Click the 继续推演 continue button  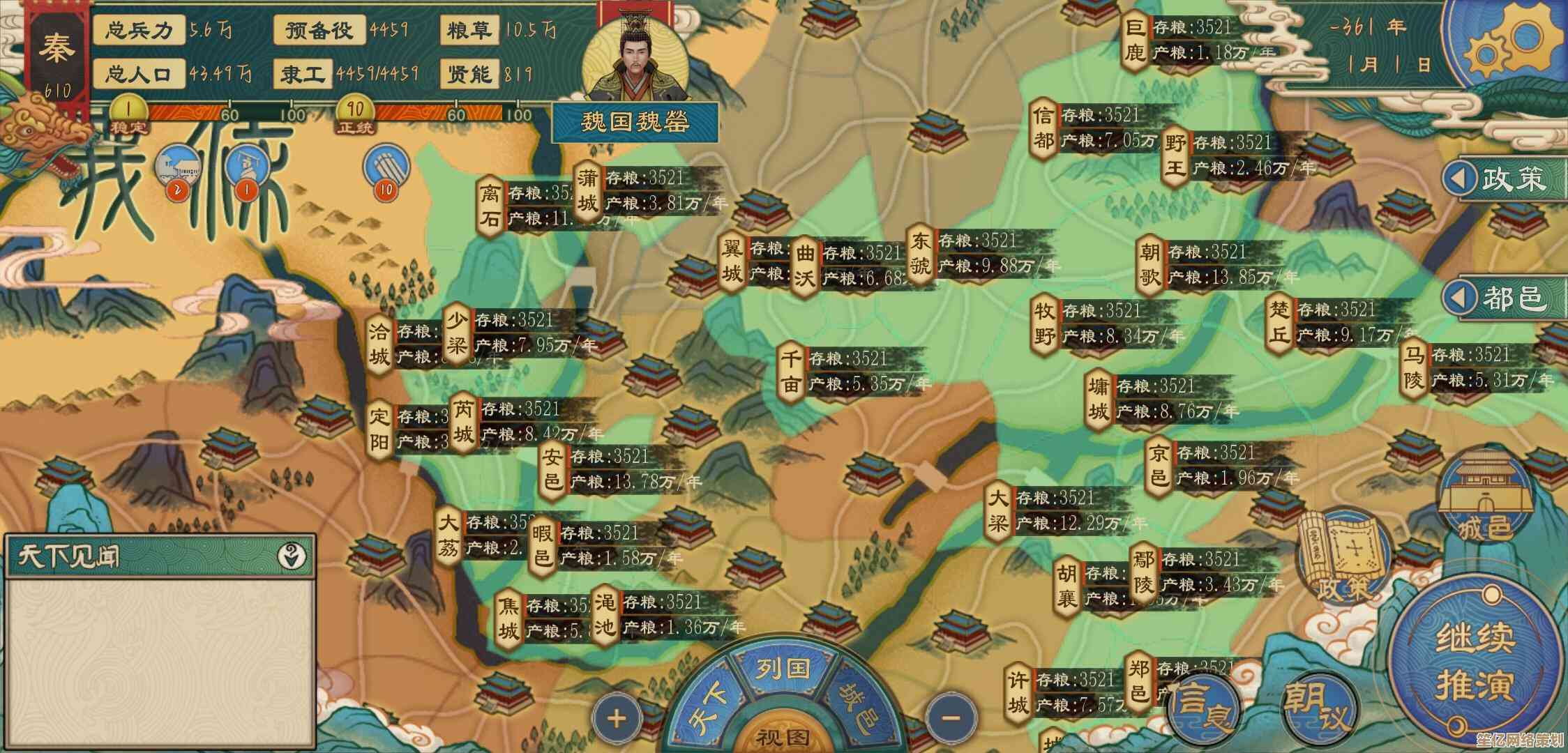click(x=1473, y=661)
